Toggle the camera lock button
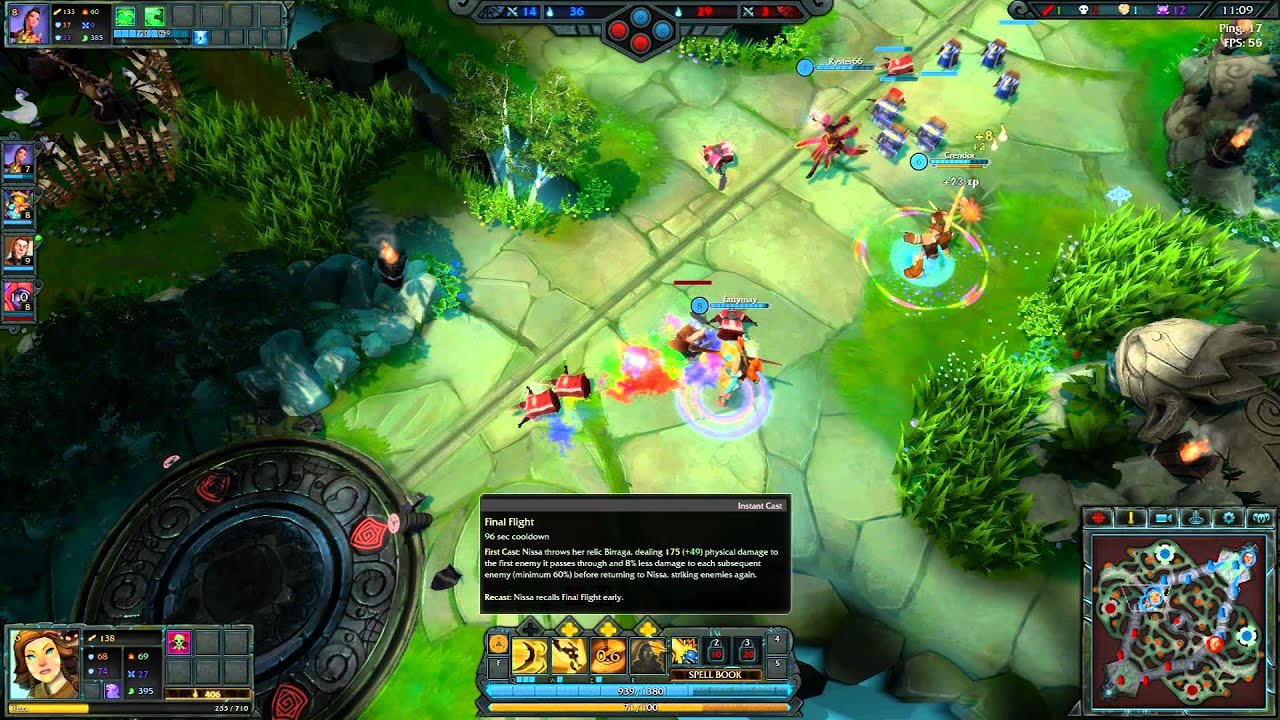Screen dimensions: 1280x720 1163,517
